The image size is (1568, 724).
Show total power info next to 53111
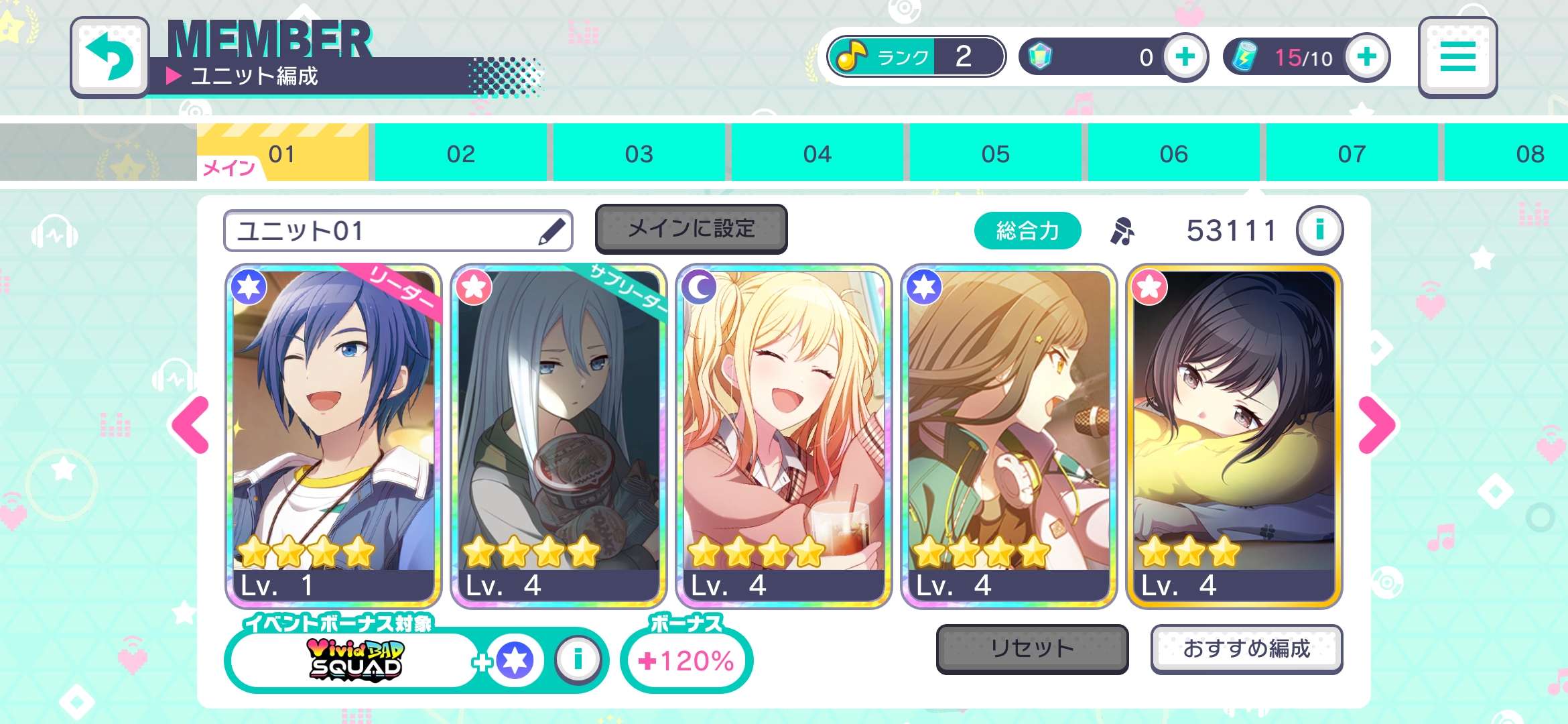[x=1319, y=230]
